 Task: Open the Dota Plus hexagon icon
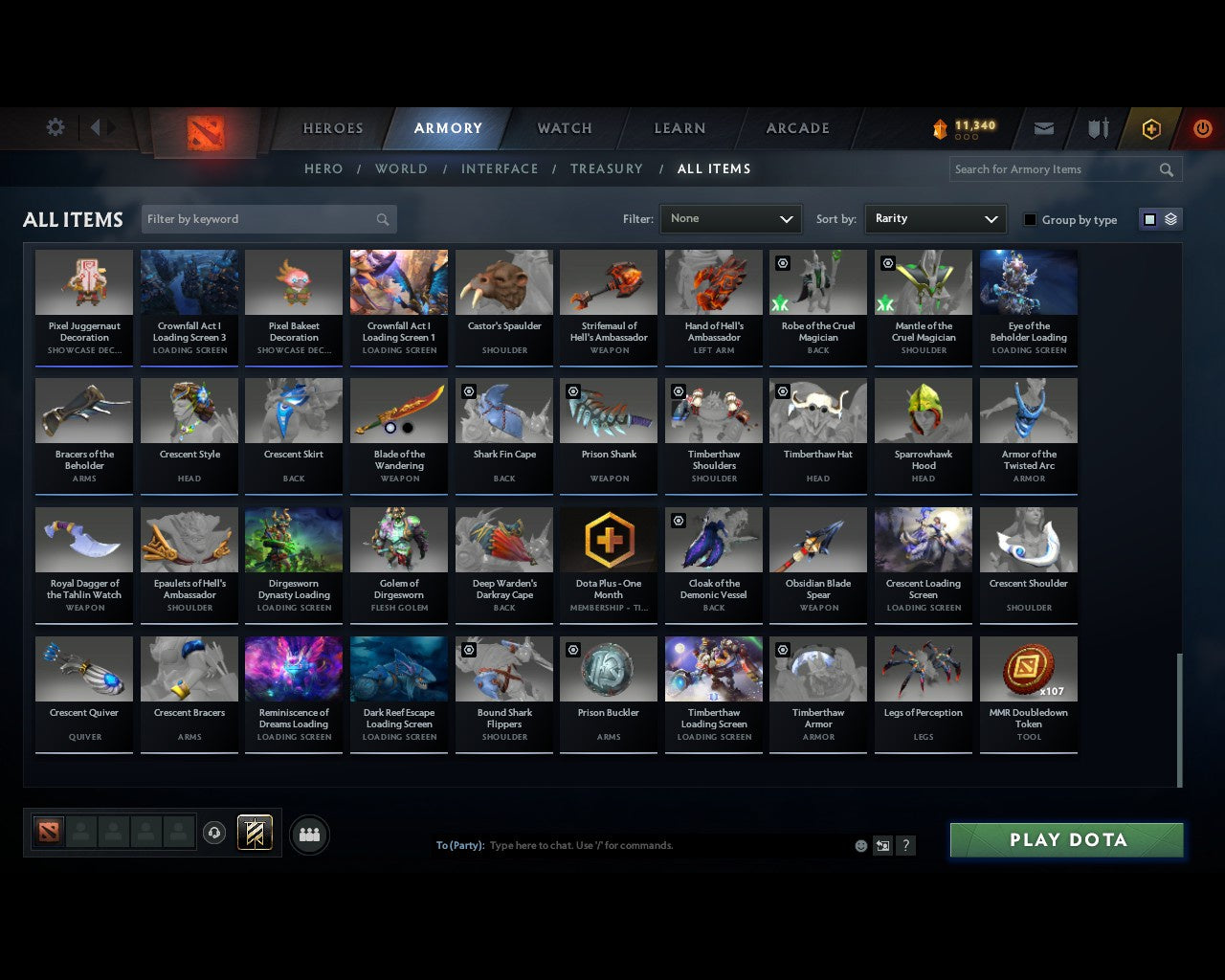point(1151,128)
